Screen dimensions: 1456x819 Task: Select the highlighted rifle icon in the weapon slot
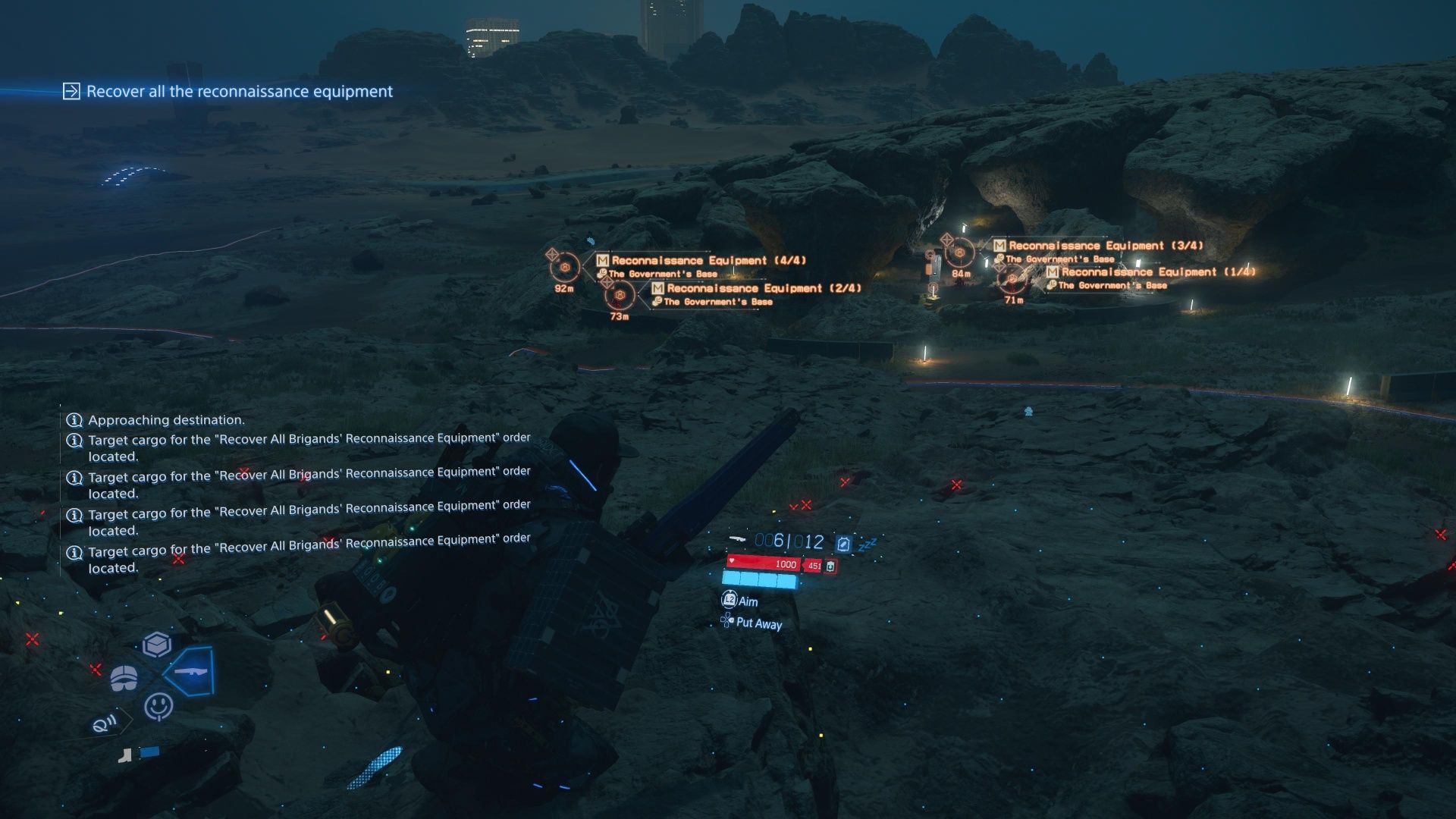(x=191, y=672)
